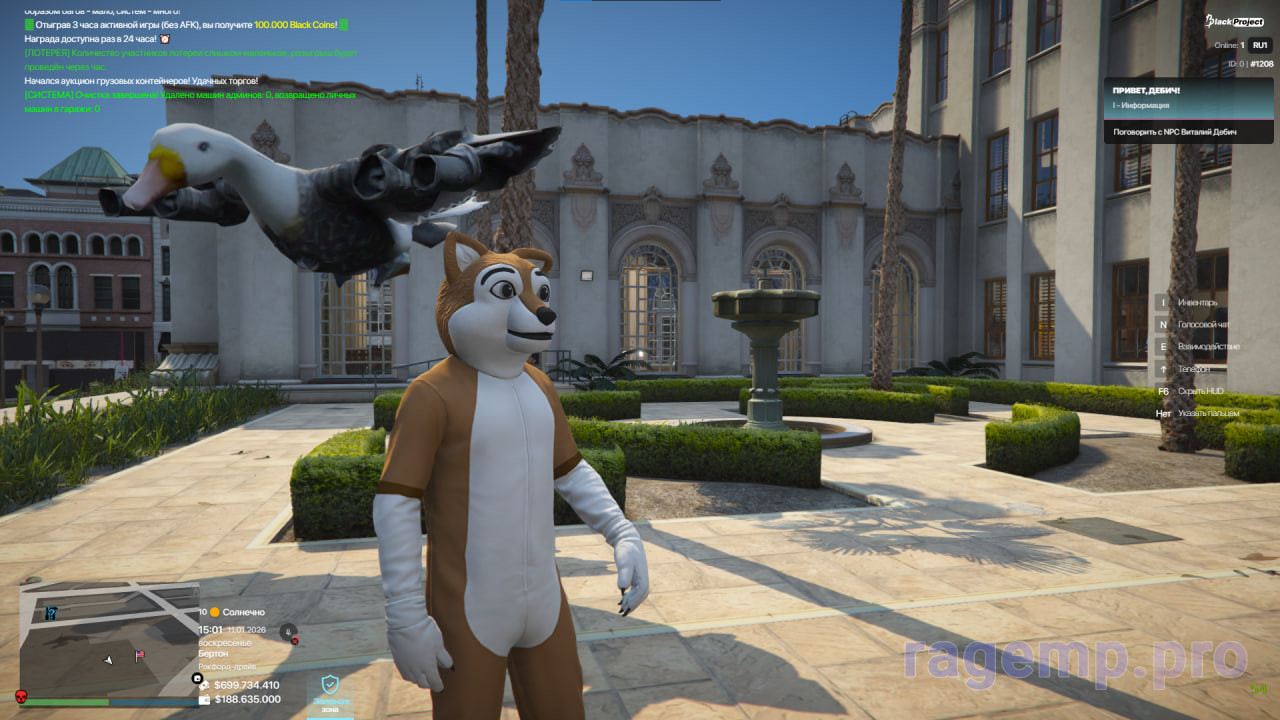Click the chat log messages area

click(x=190, y=60)
